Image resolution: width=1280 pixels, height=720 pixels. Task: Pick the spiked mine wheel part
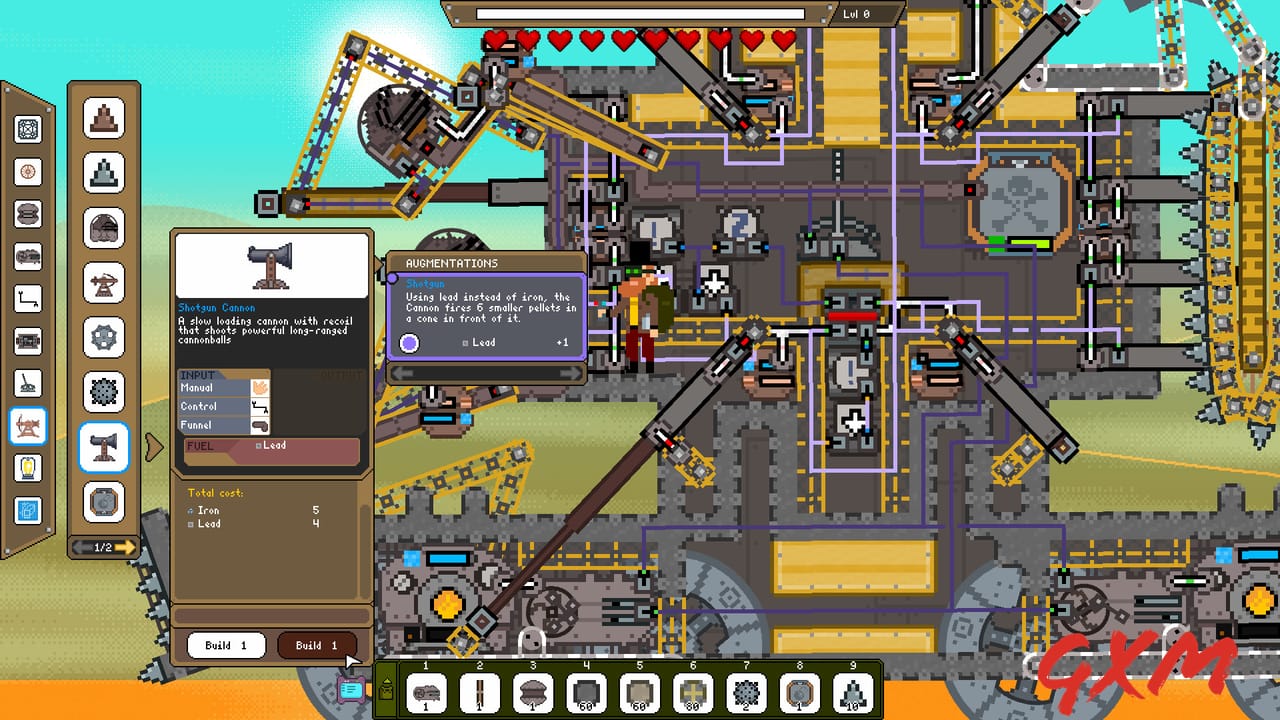[105, 393]
